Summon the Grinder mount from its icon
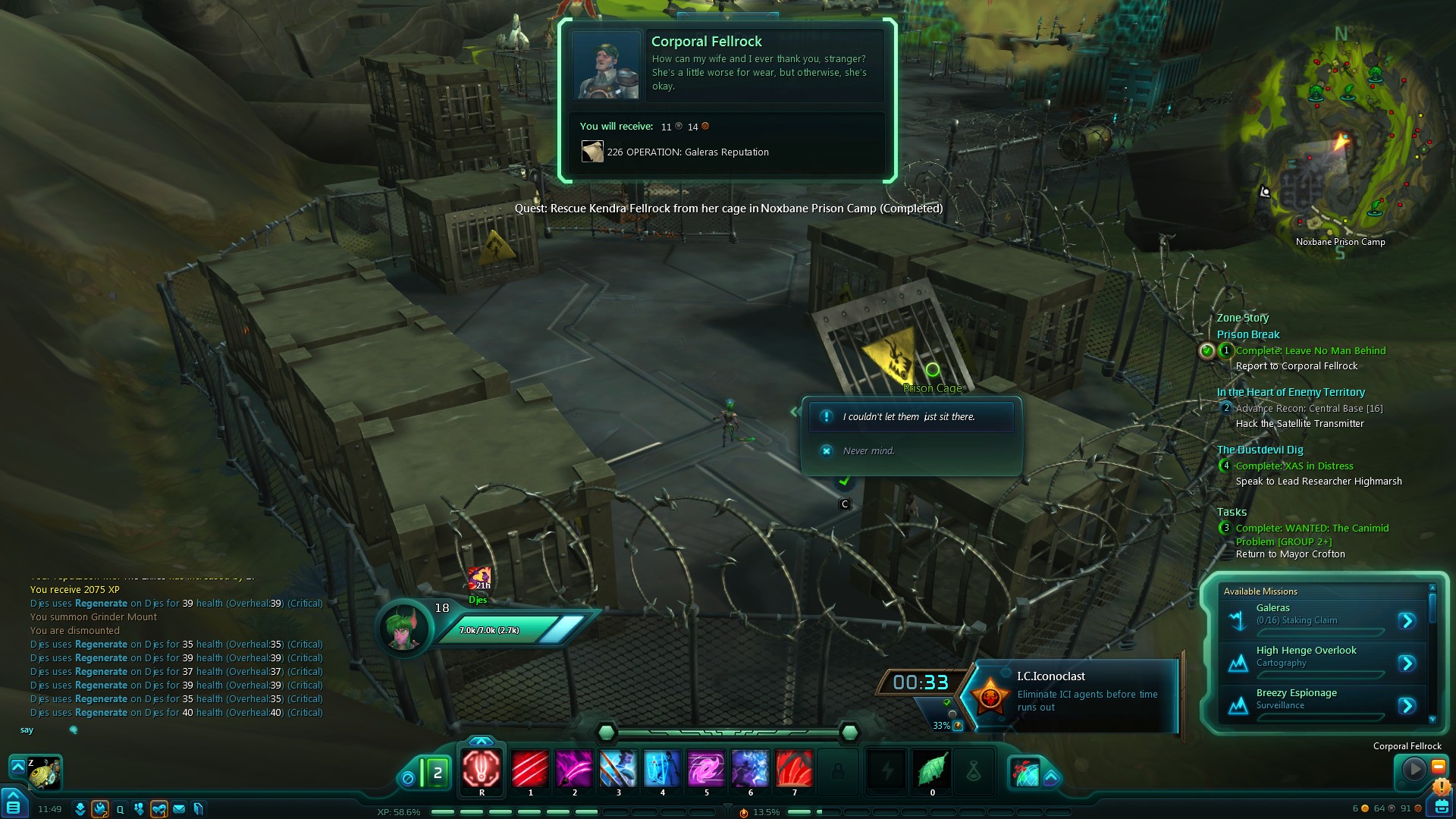1456x819 pixels. coord(44,773)
